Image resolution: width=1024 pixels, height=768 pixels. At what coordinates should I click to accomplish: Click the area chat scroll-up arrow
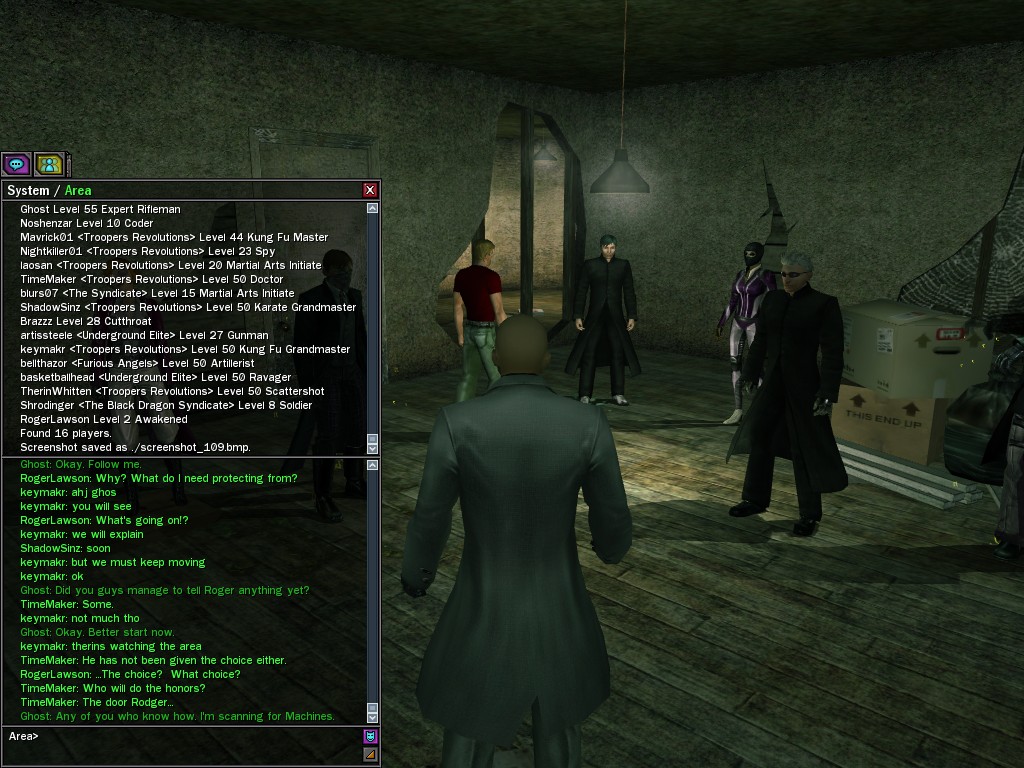[x=373, y=465]
